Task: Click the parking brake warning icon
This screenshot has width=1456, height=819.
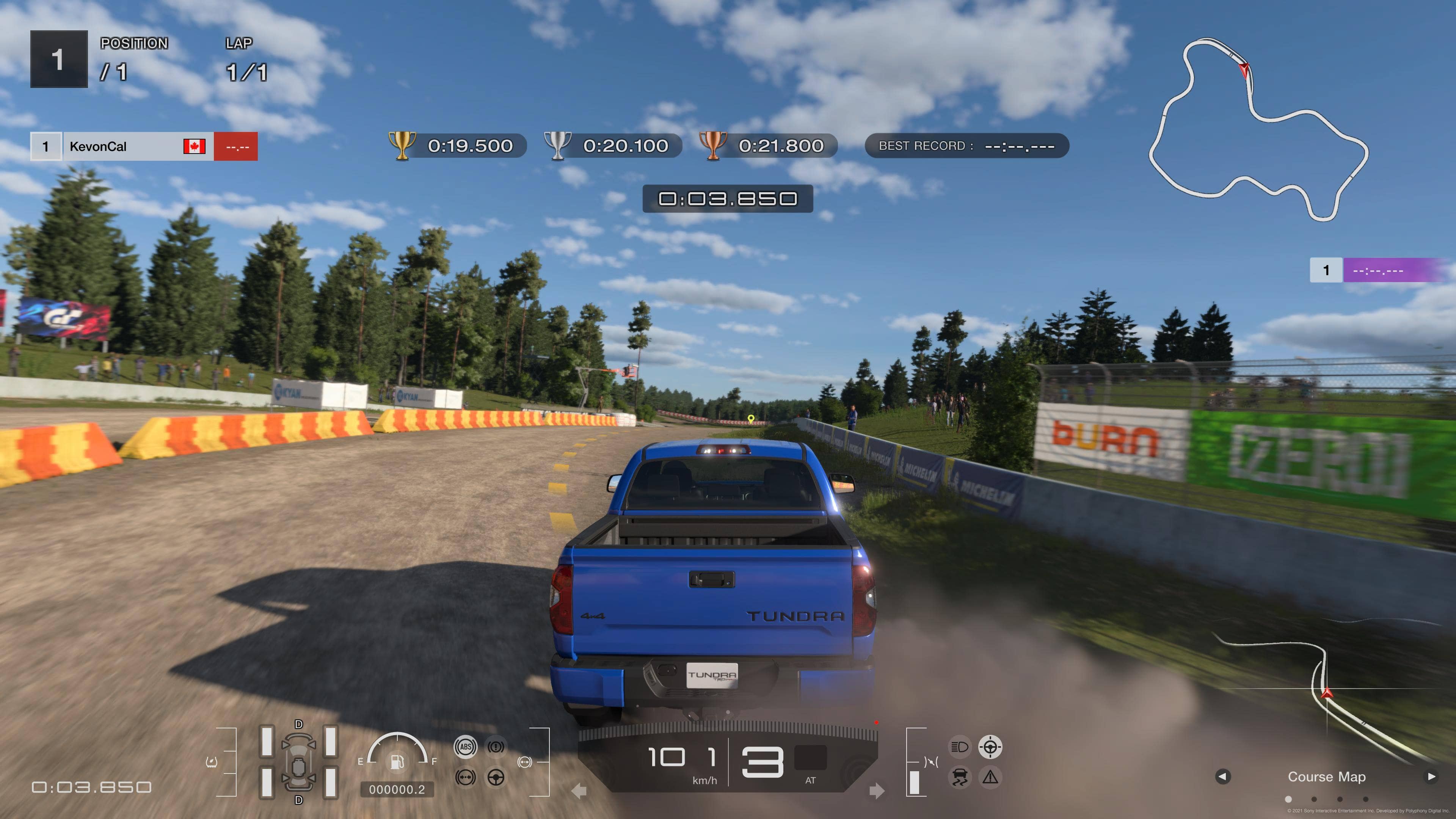Action: pos(496,747)
